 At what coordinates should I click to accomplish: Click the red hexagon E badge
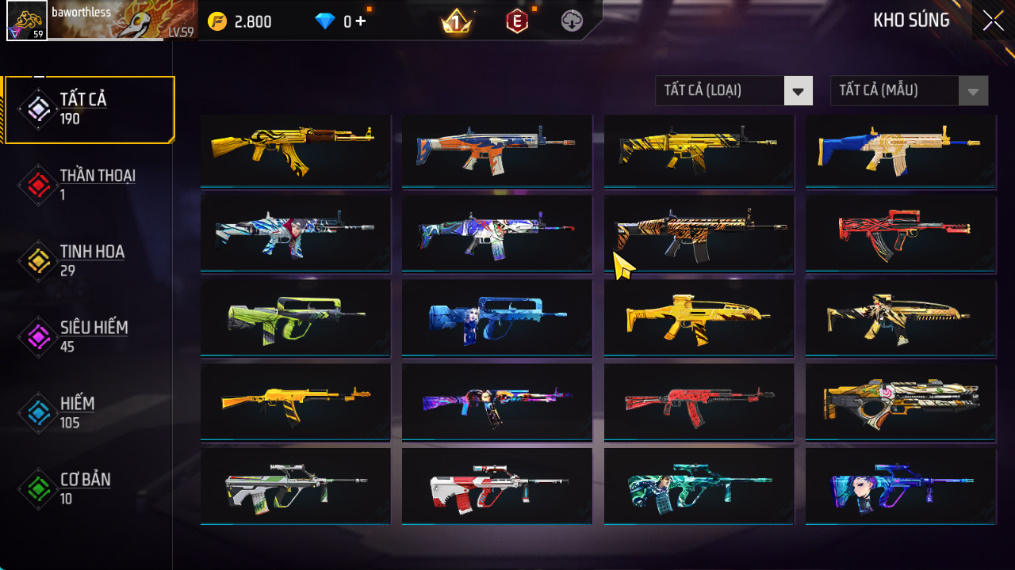tap(517, 21)
